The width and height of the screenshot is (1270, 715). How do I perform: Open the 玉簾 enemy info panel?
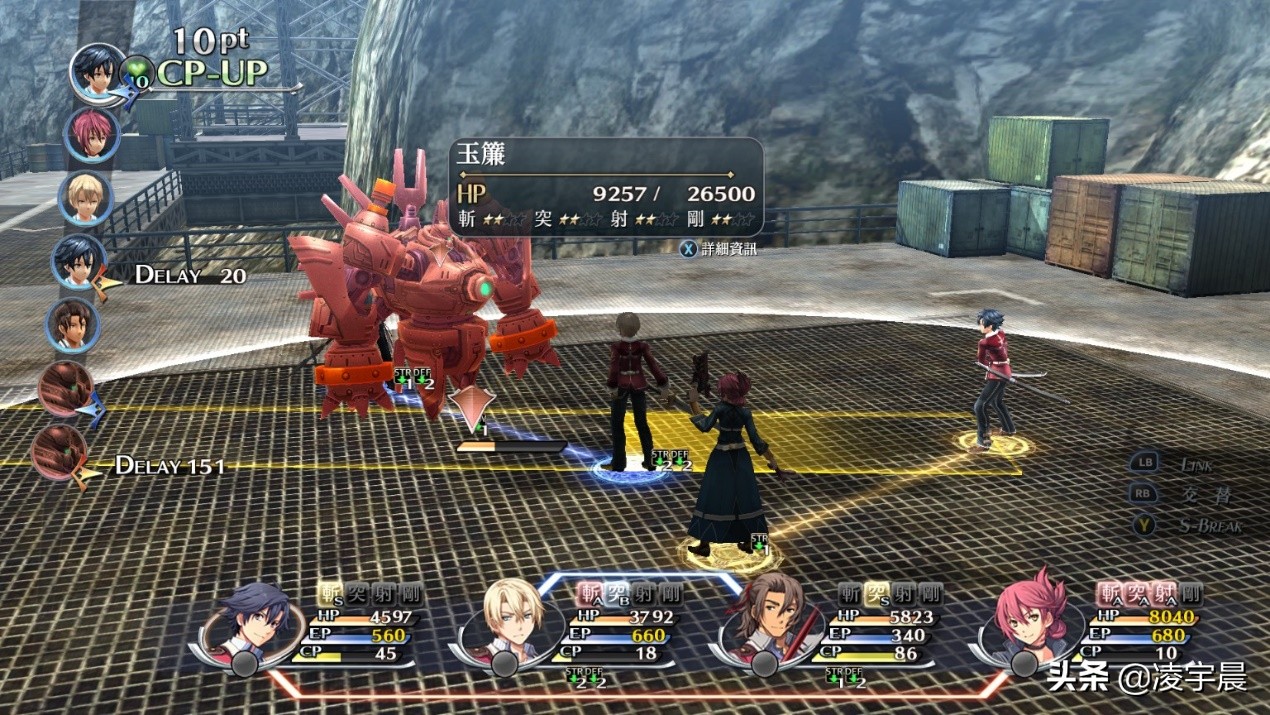click(605, 187)
